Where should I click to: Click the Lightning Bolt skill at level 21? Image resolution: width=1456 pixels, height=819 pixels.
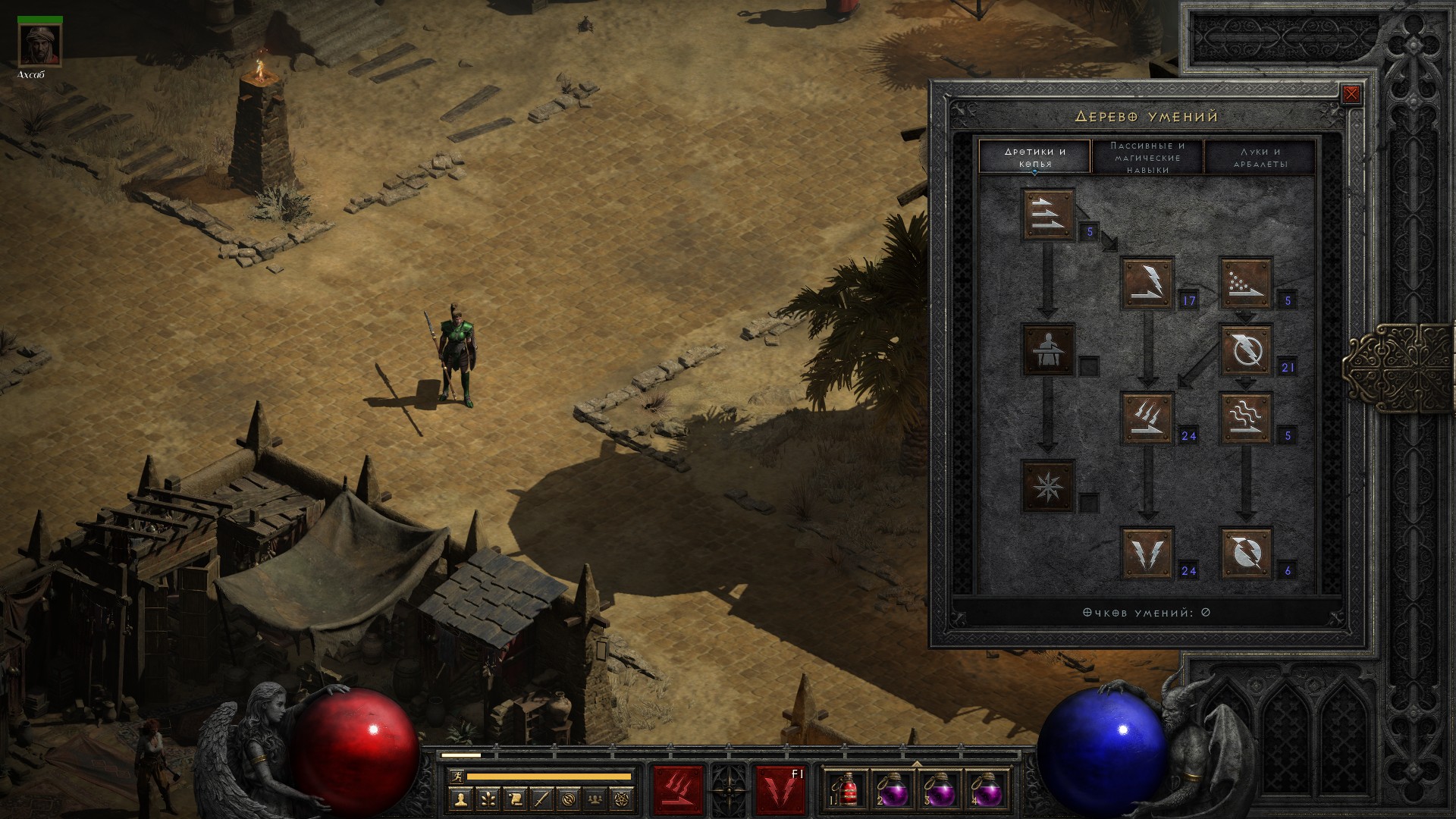pyautogui.click(x=1245, y=350)
